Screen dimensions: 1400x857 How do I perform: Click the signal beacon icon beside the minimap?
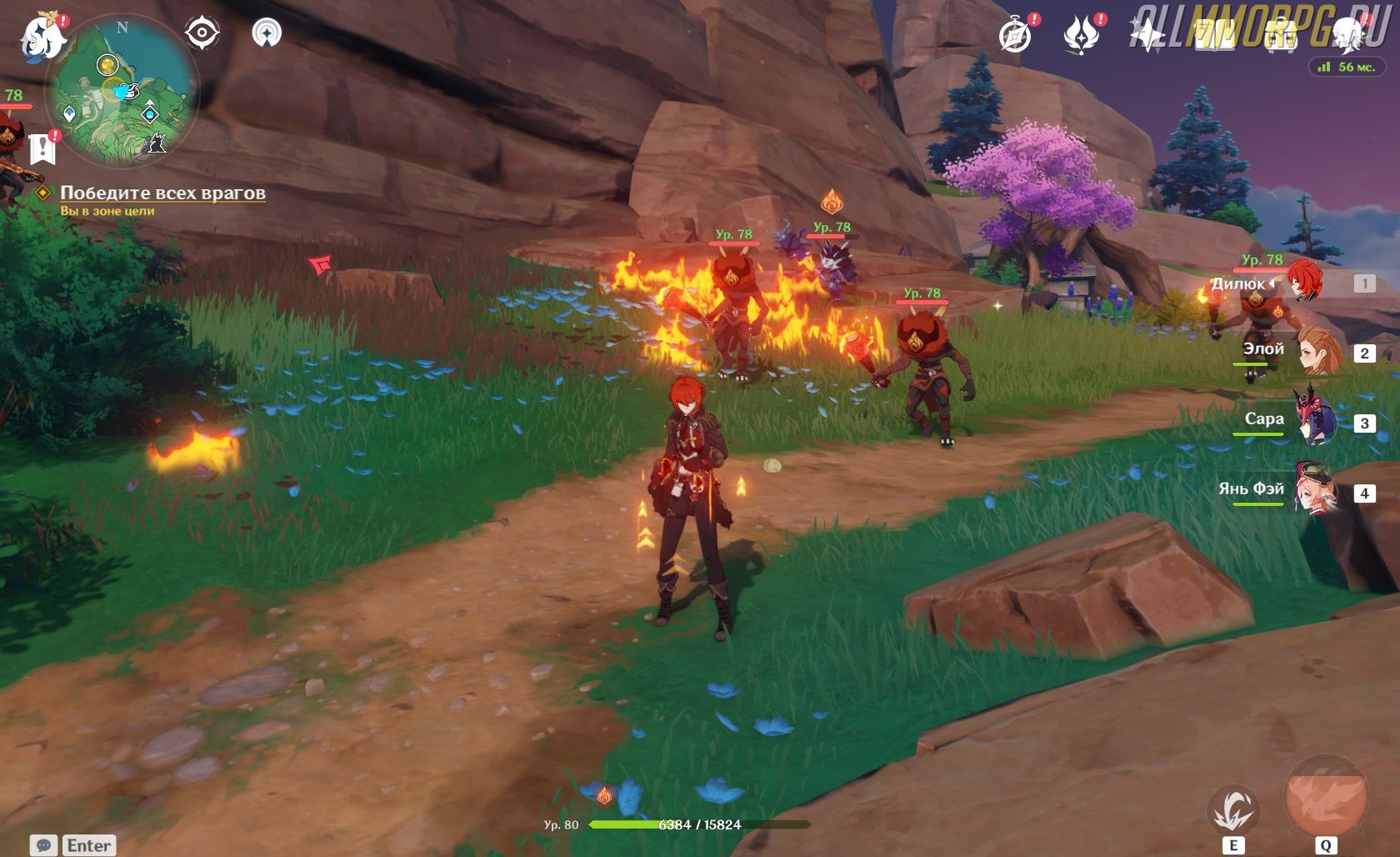pos(267,33)
